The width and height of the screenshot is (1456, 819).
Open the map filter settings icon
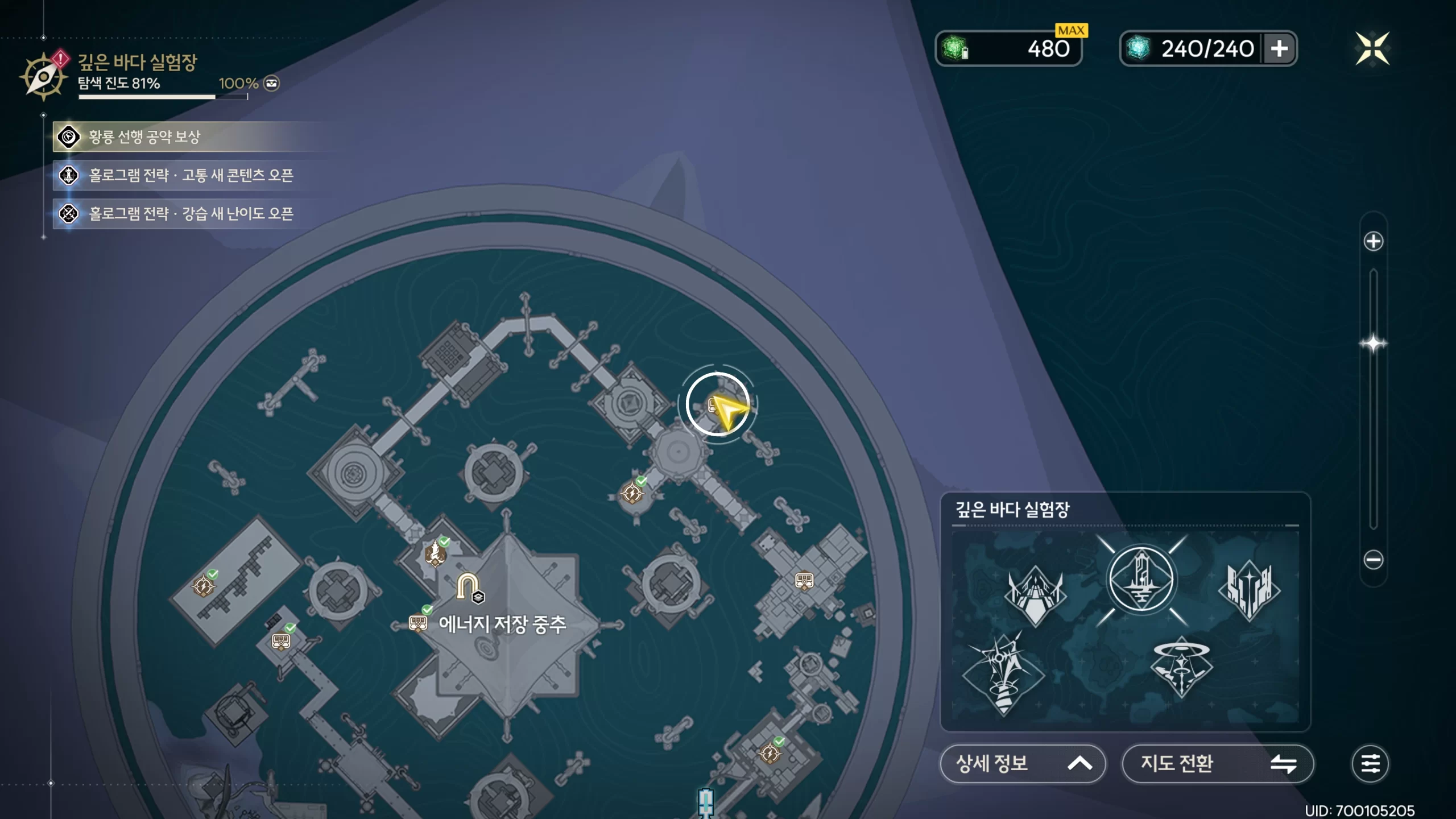(x=1370, y=763)
